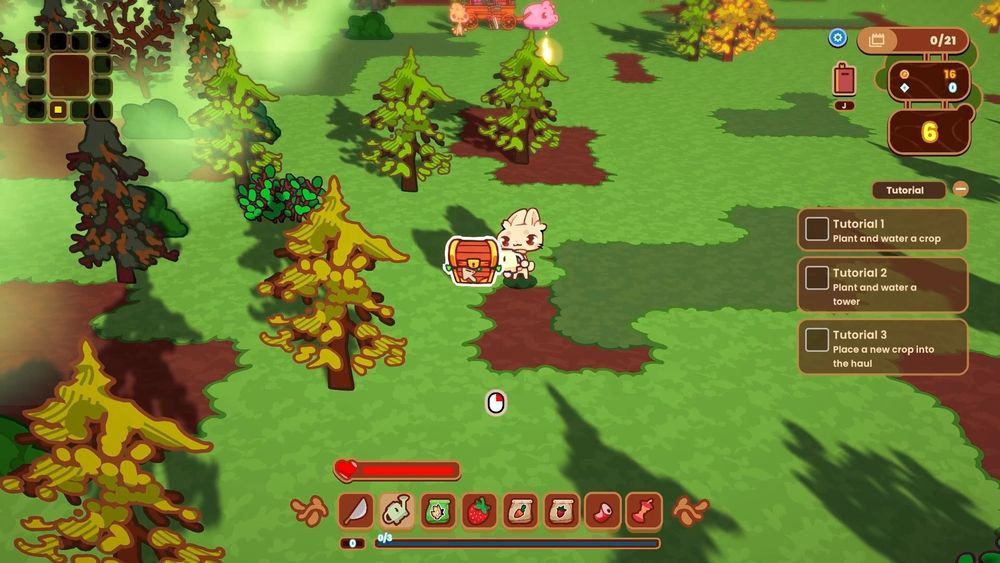Select the watering can hotbar slot

pyautogui.click(x=397, y=511)
